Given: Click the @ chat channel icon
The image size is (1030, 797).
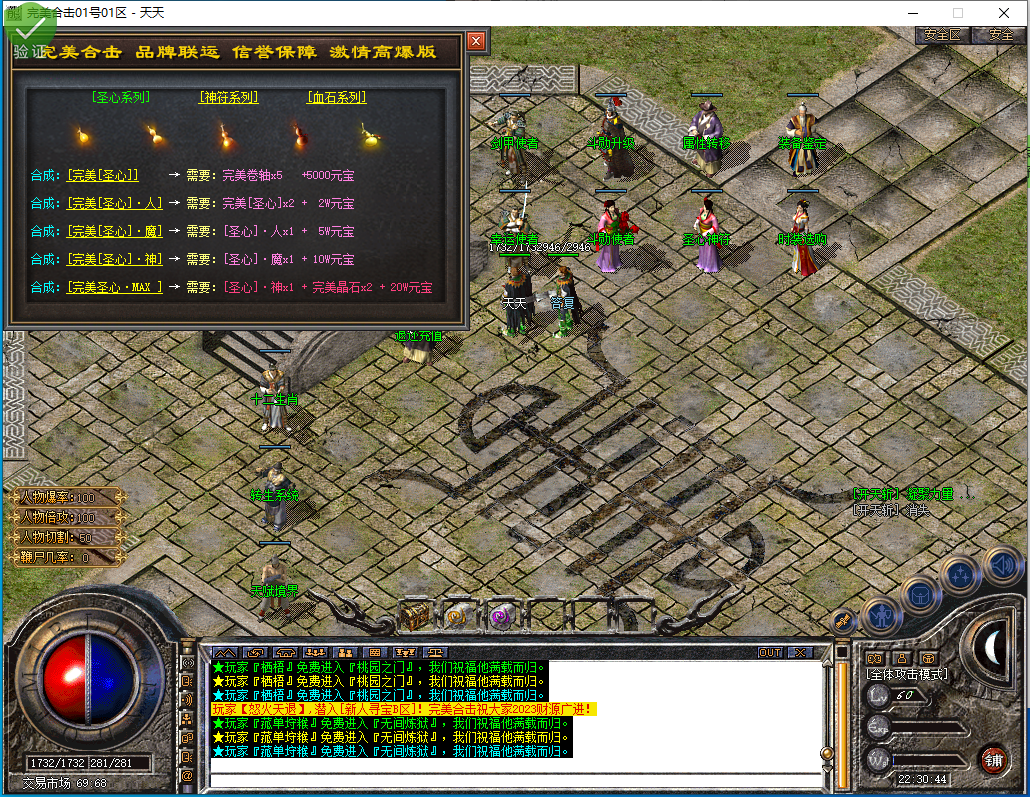Looking at the screenshot, I should coord(187,775).
